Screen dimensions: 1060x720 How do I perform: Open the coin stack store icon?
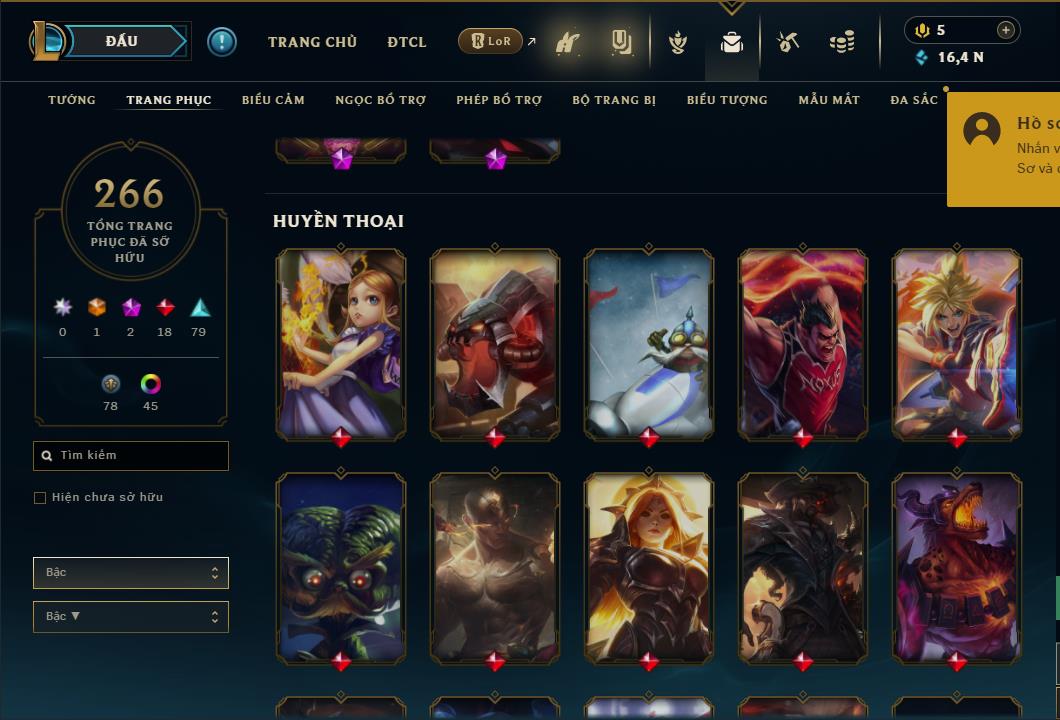[842, 43]
